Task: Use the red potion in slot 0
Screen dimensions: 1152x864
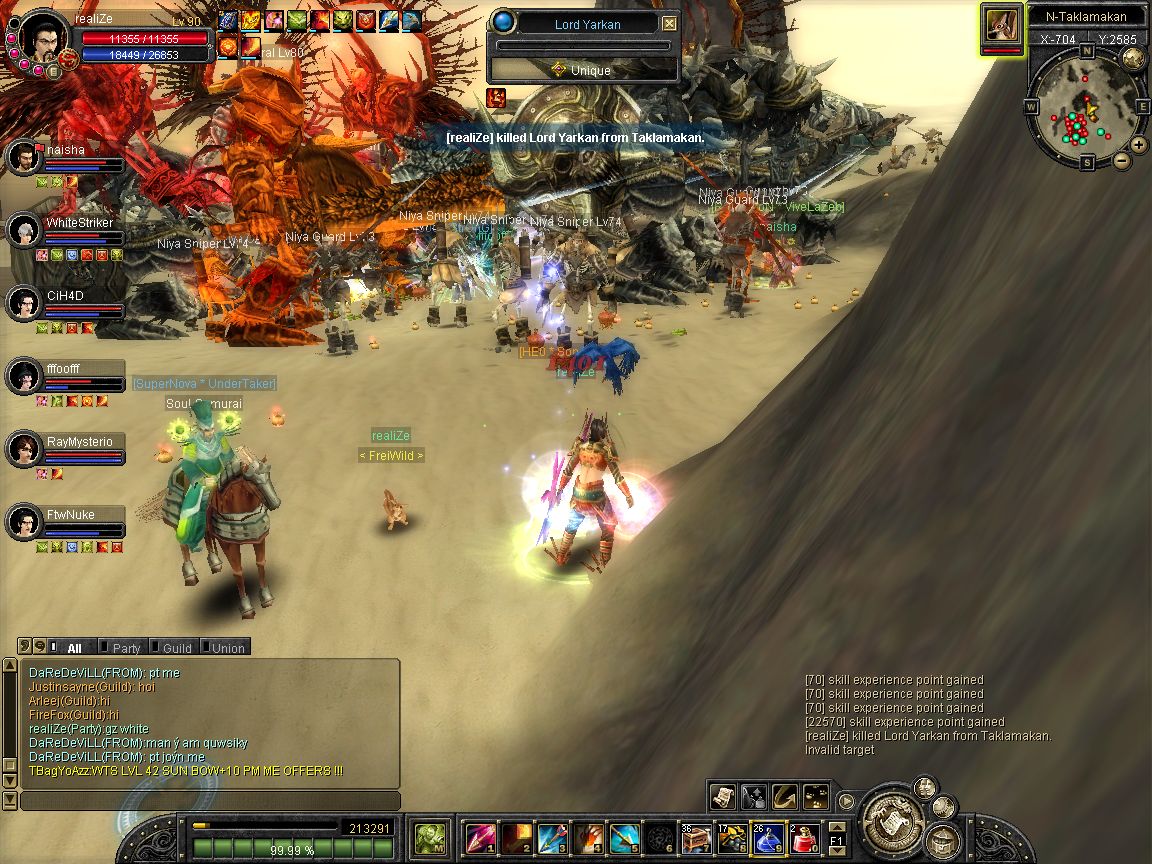Action: [x=806, y=837]
